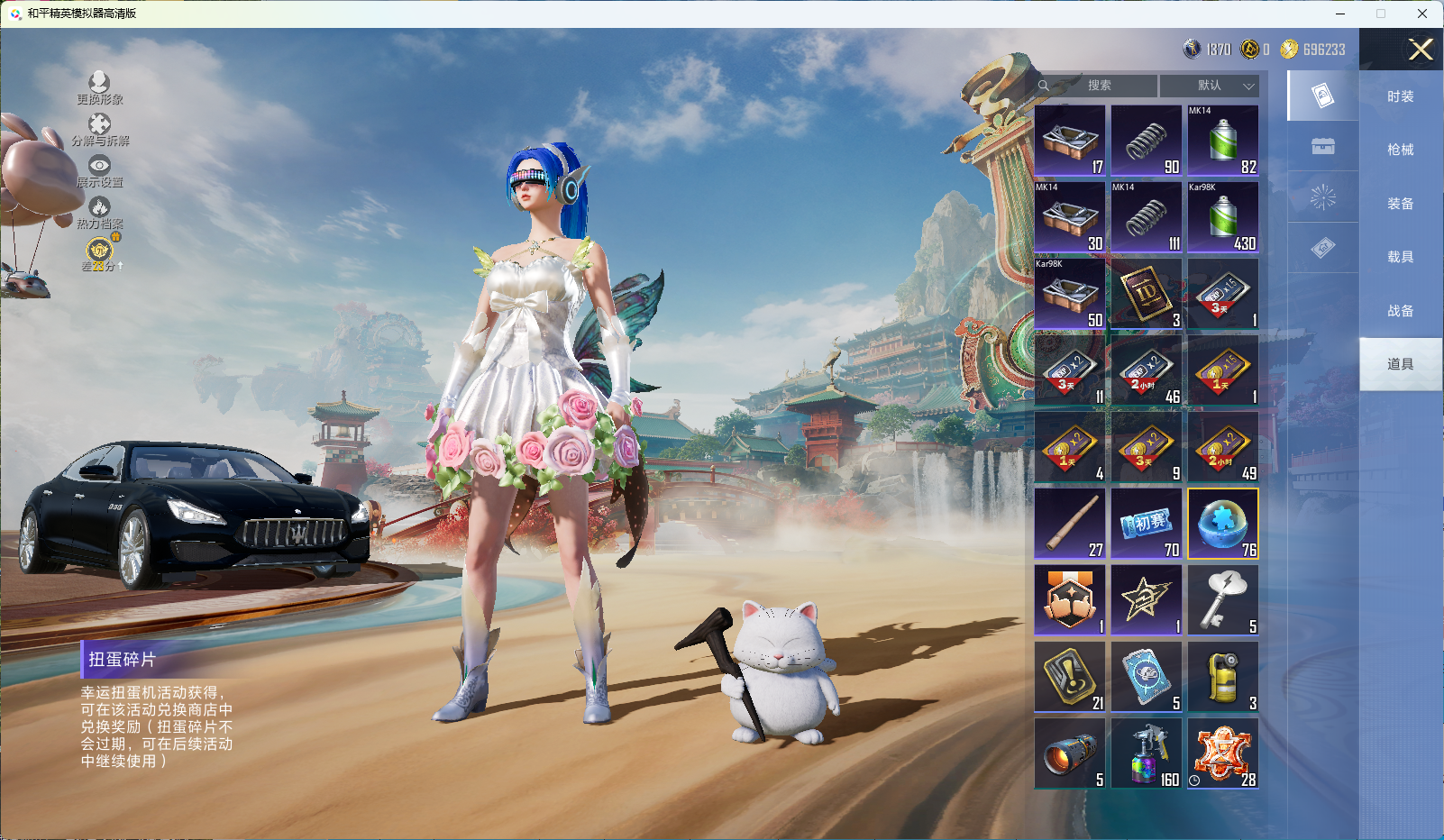Select the spray gun item with 160

[1147, 754]
